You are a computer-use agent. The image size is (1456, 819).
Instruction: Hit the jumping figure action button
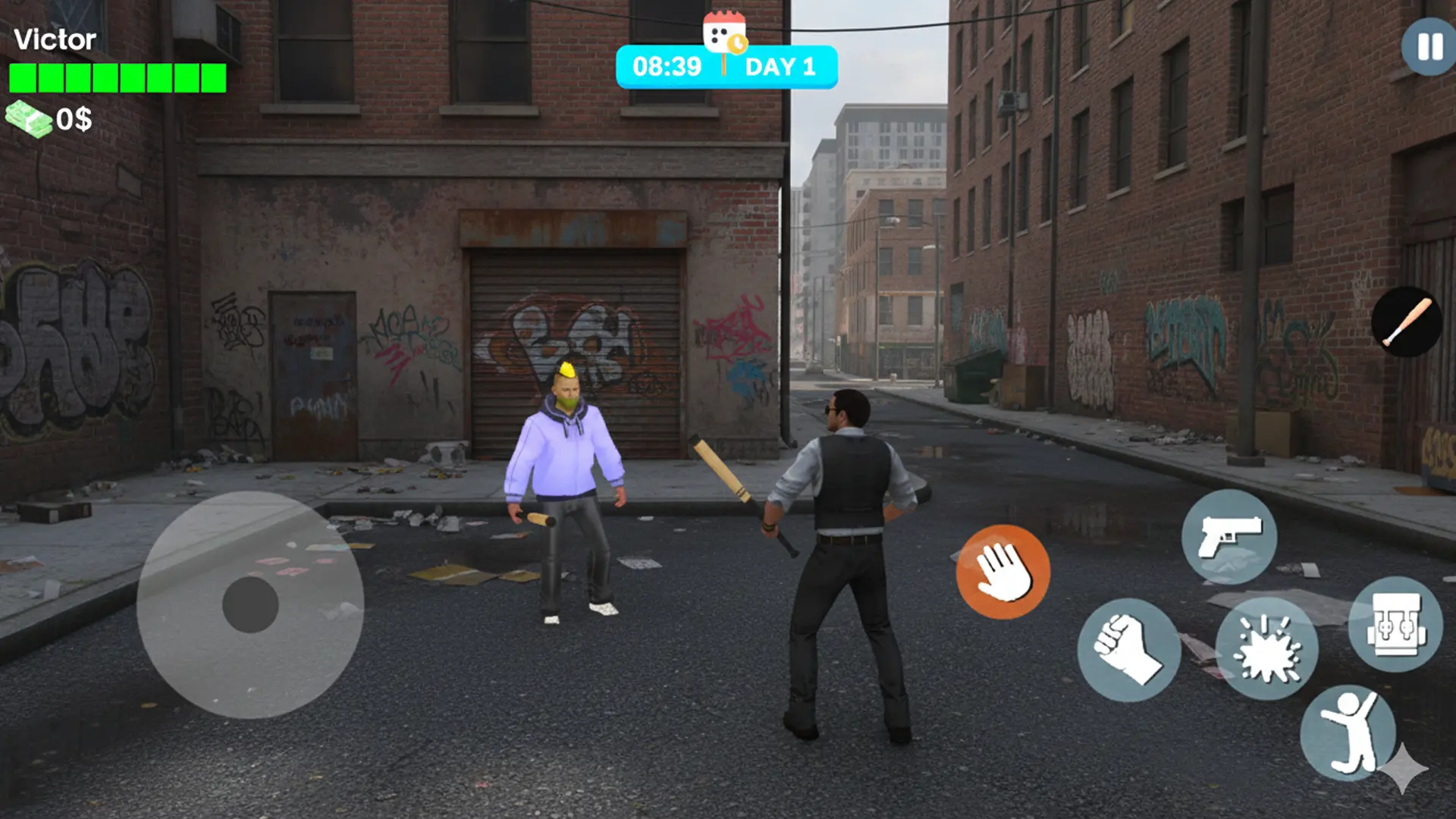point(1348,733)
